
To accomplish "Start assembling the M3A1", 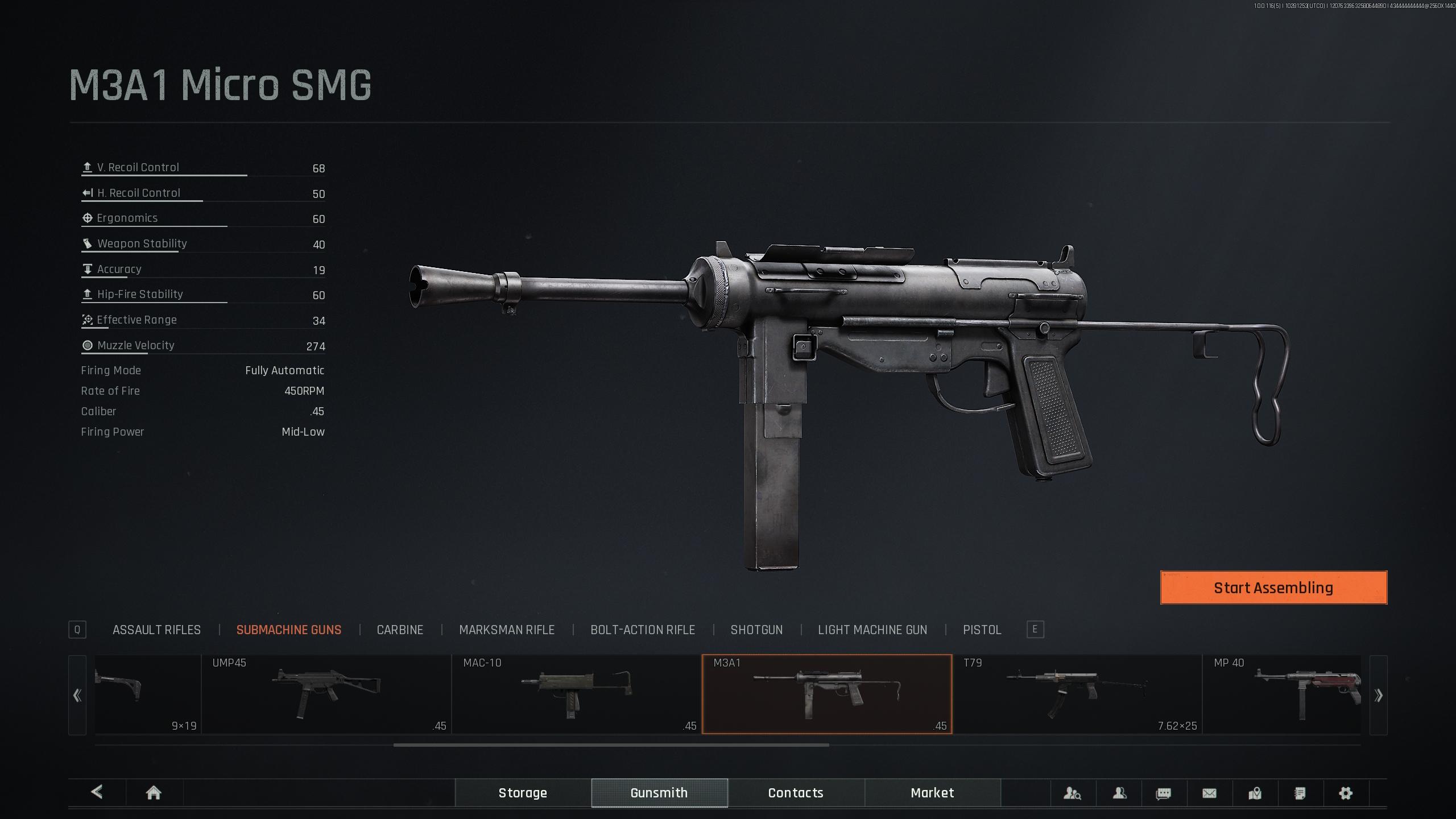I will coord(1273,588).
